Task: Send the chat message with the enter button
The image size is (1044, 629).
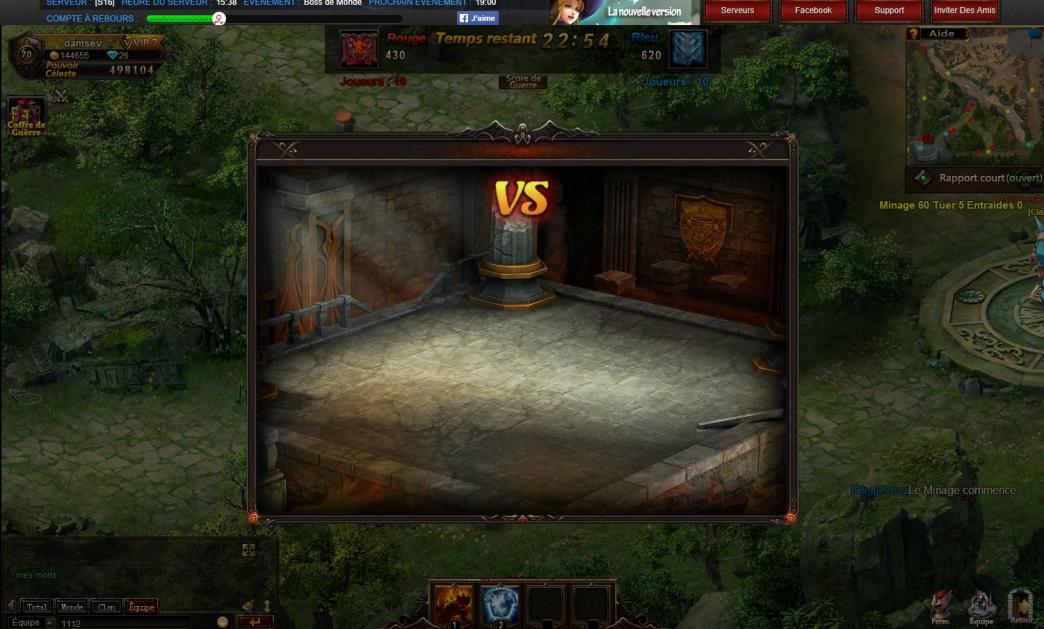Action: 255,622
